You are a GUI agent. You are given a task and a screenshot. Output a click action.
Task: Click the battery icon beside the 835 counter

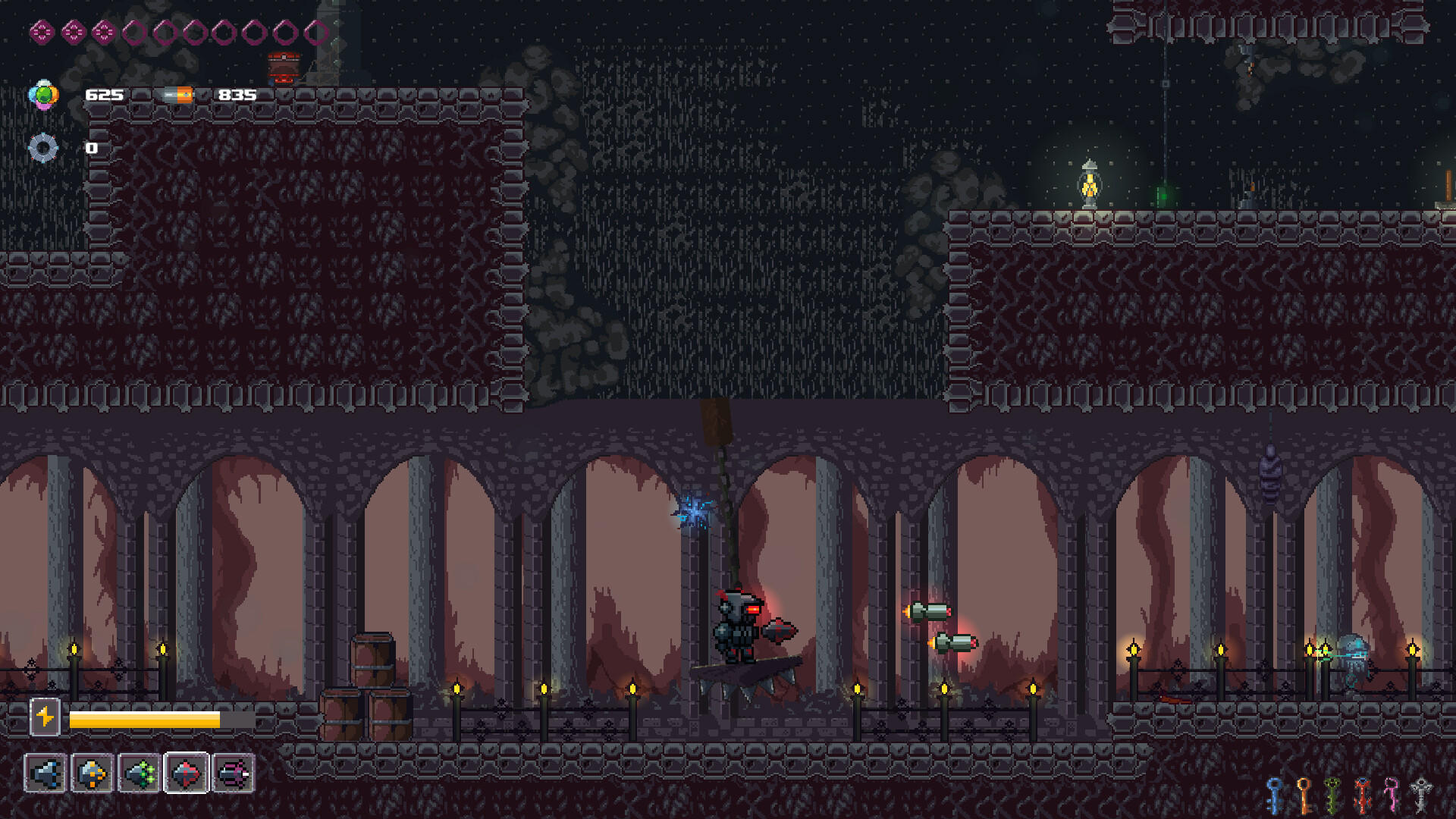click(x=177, y=95)
